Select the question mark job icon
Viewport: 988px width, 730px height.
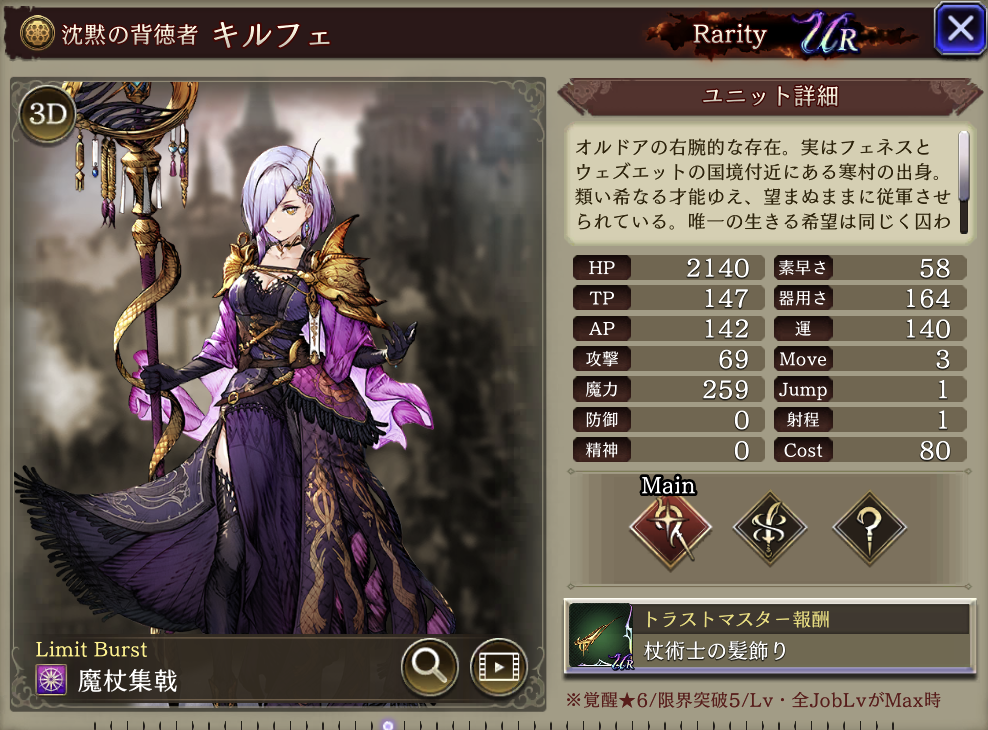click(869, 530)
